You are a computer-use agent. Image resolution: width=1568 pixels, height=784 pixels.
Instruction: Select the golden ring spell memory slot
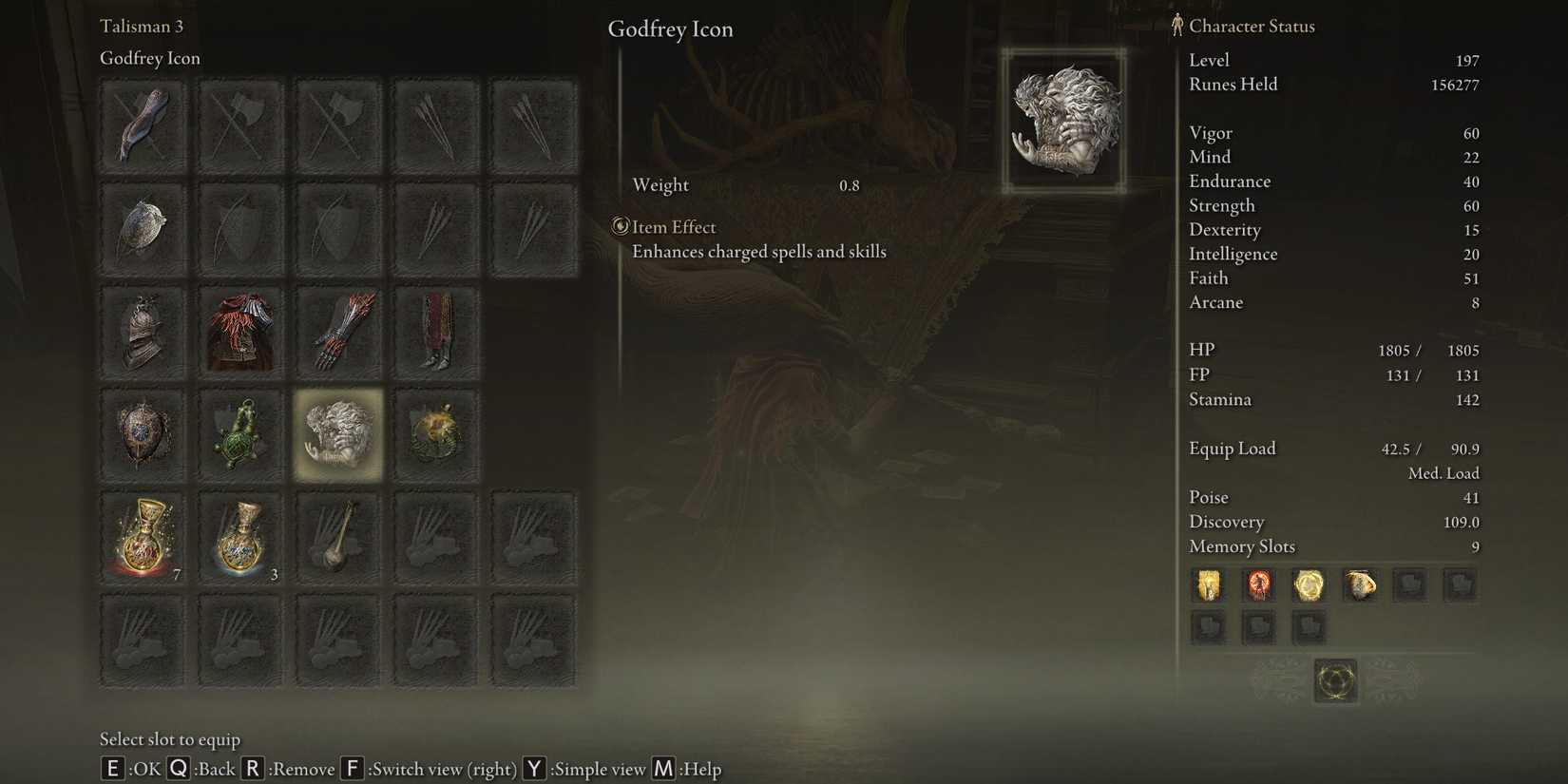tap(1310, 585)
